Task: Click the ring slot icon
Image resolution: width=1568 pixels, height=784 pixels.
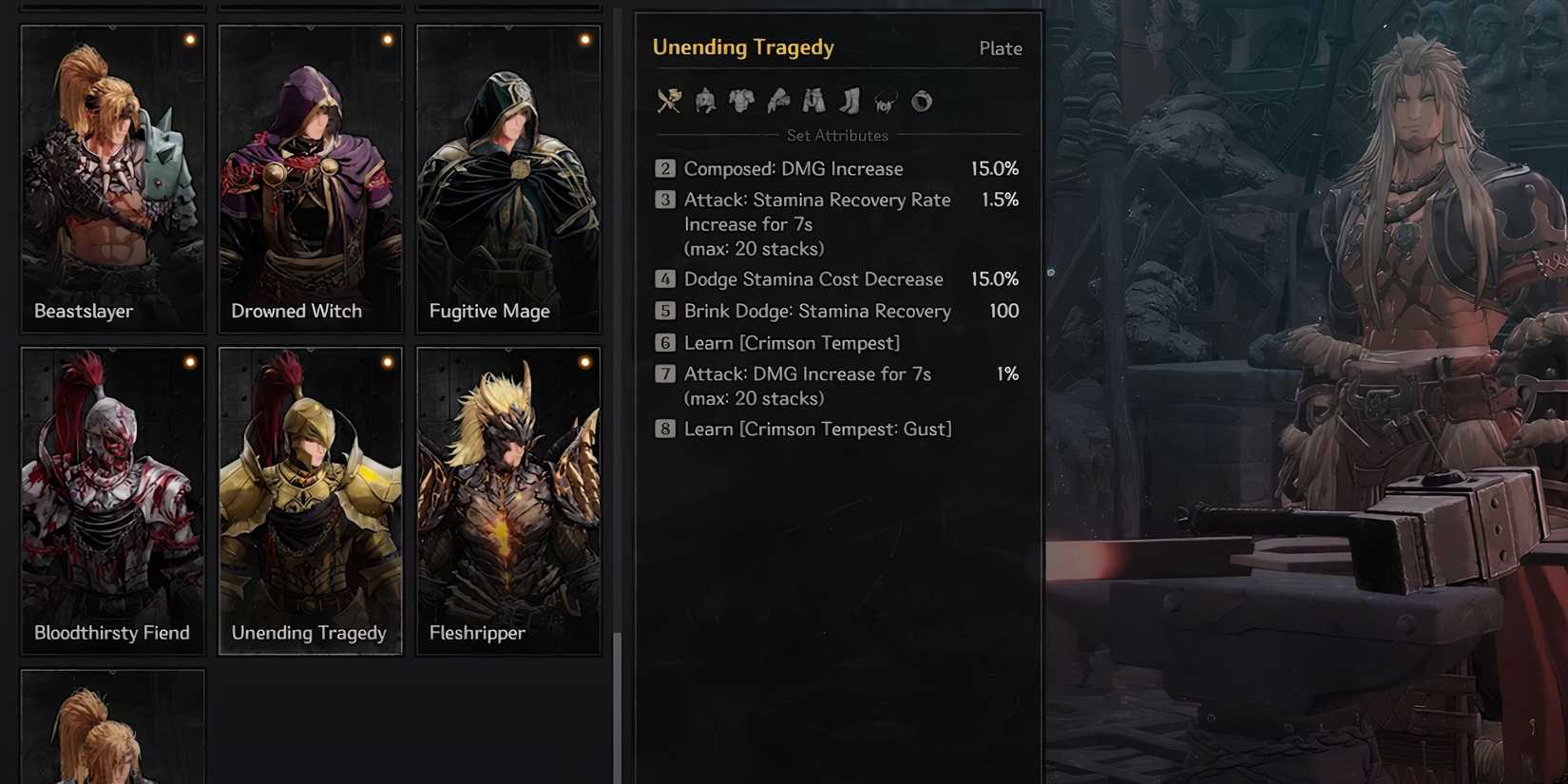Action: click(920, 102)
